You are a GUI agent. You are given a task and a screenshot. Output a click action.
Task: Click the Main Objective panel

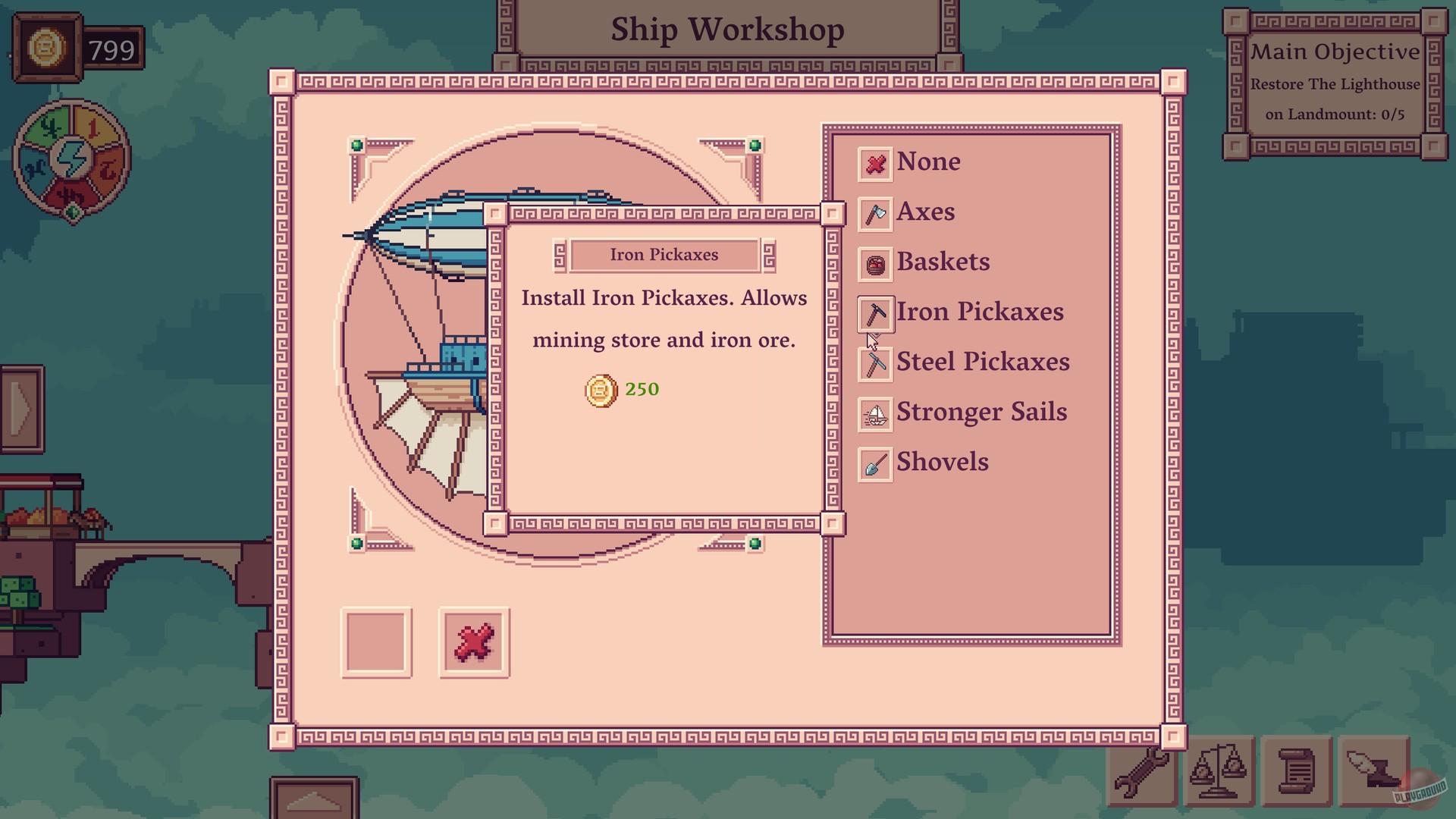pos(1336,83)
